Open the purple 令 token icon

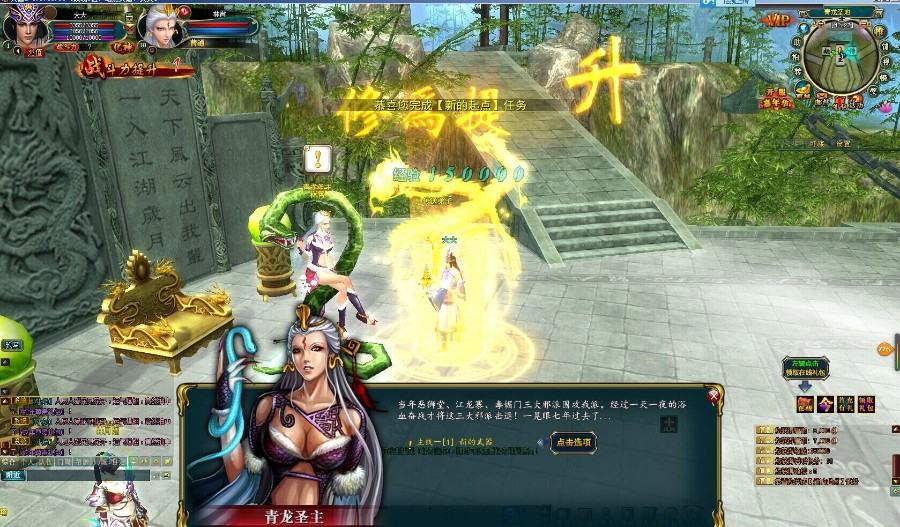click(x=825, y=403)
